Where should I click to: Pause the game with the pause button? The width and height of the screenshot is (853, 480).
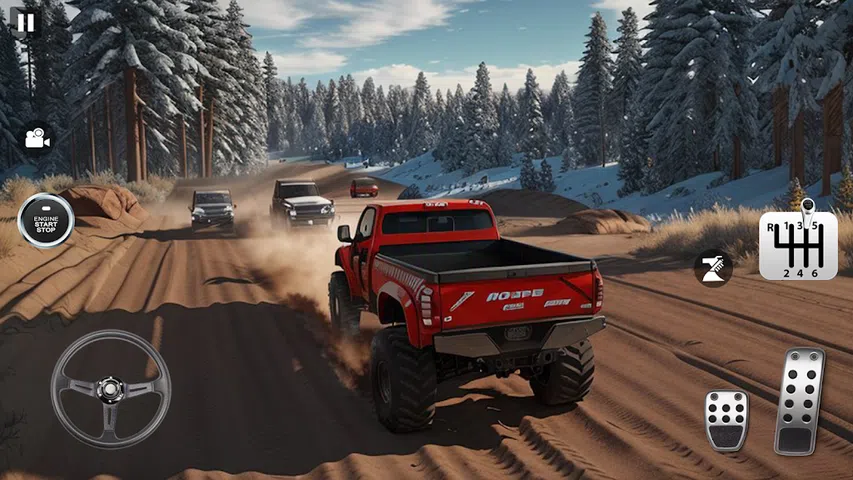(25, 22)
